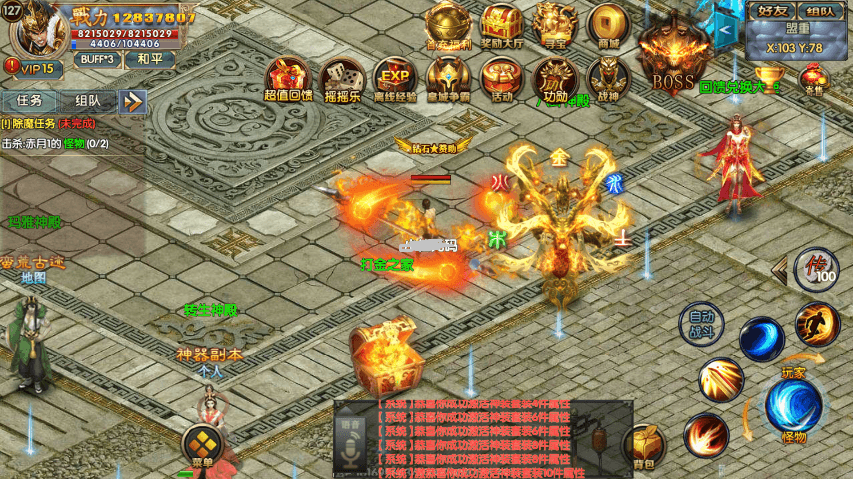Open the 摇摇乐 dice event

[x=342, y=78]
